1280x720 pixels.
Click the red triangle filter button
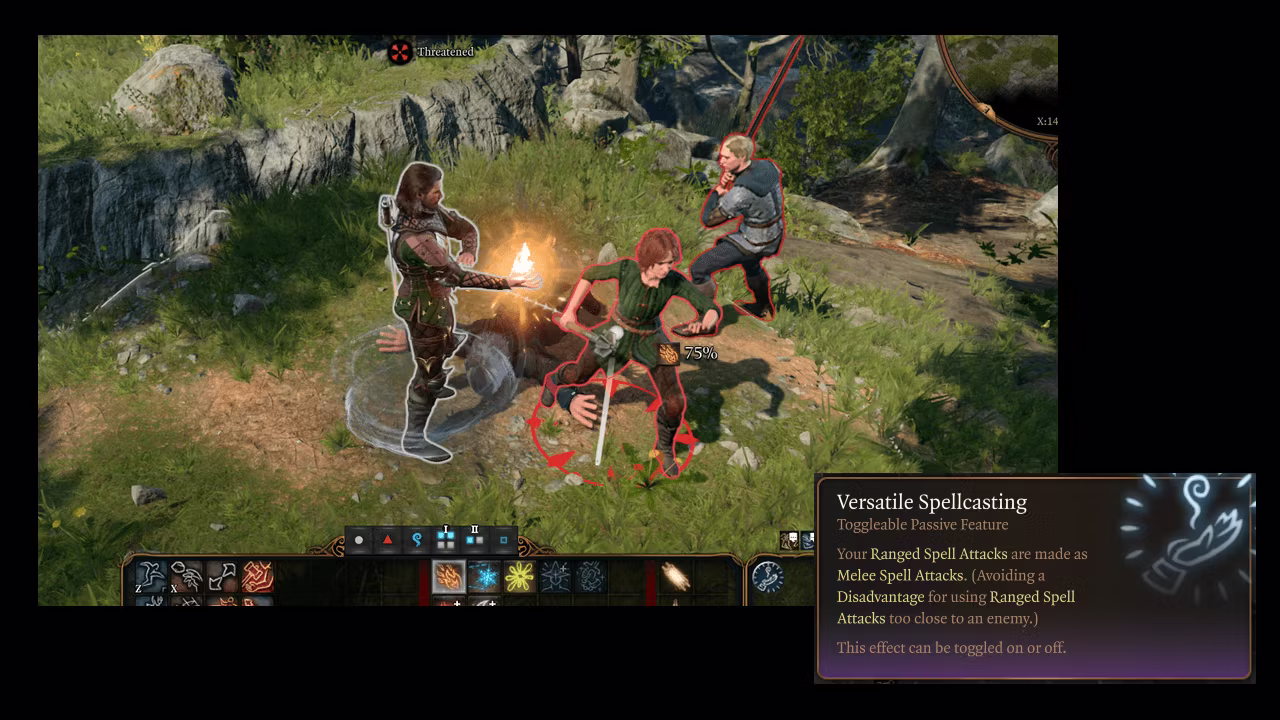pyautogui.click(x=388, y=540)
